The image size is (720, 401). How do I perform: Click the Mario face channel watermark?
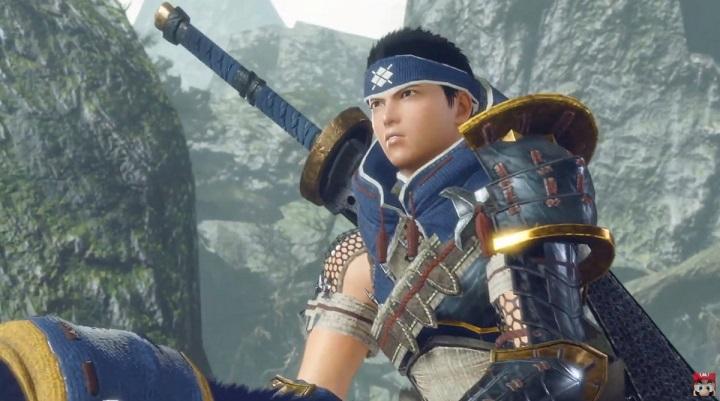point(704,383)
